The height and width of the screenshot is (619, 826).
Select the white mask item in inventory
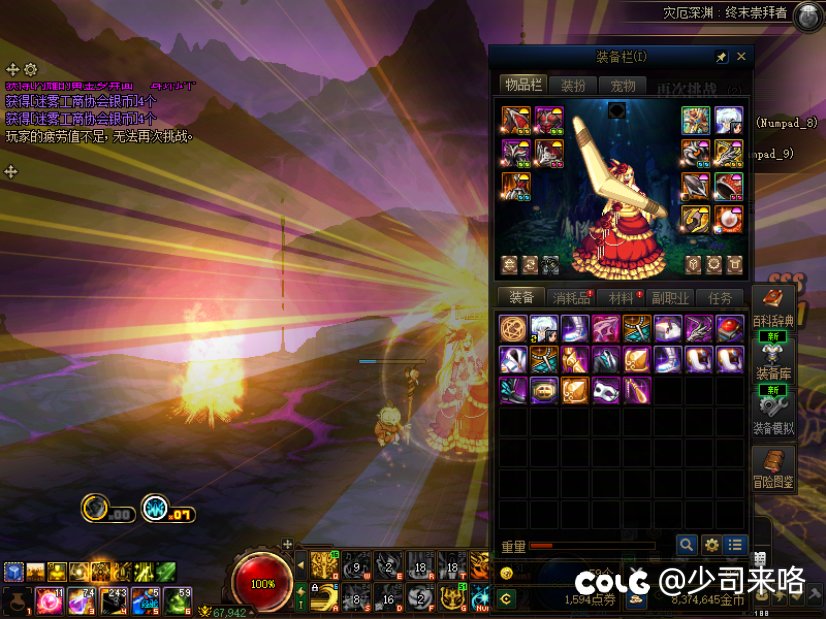(607, 389)
